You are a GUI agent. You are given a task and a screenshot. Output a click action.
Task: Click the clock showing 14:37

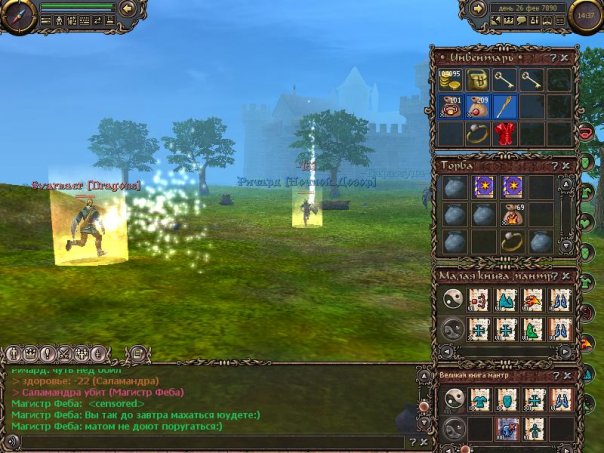[x=586, y=16]
